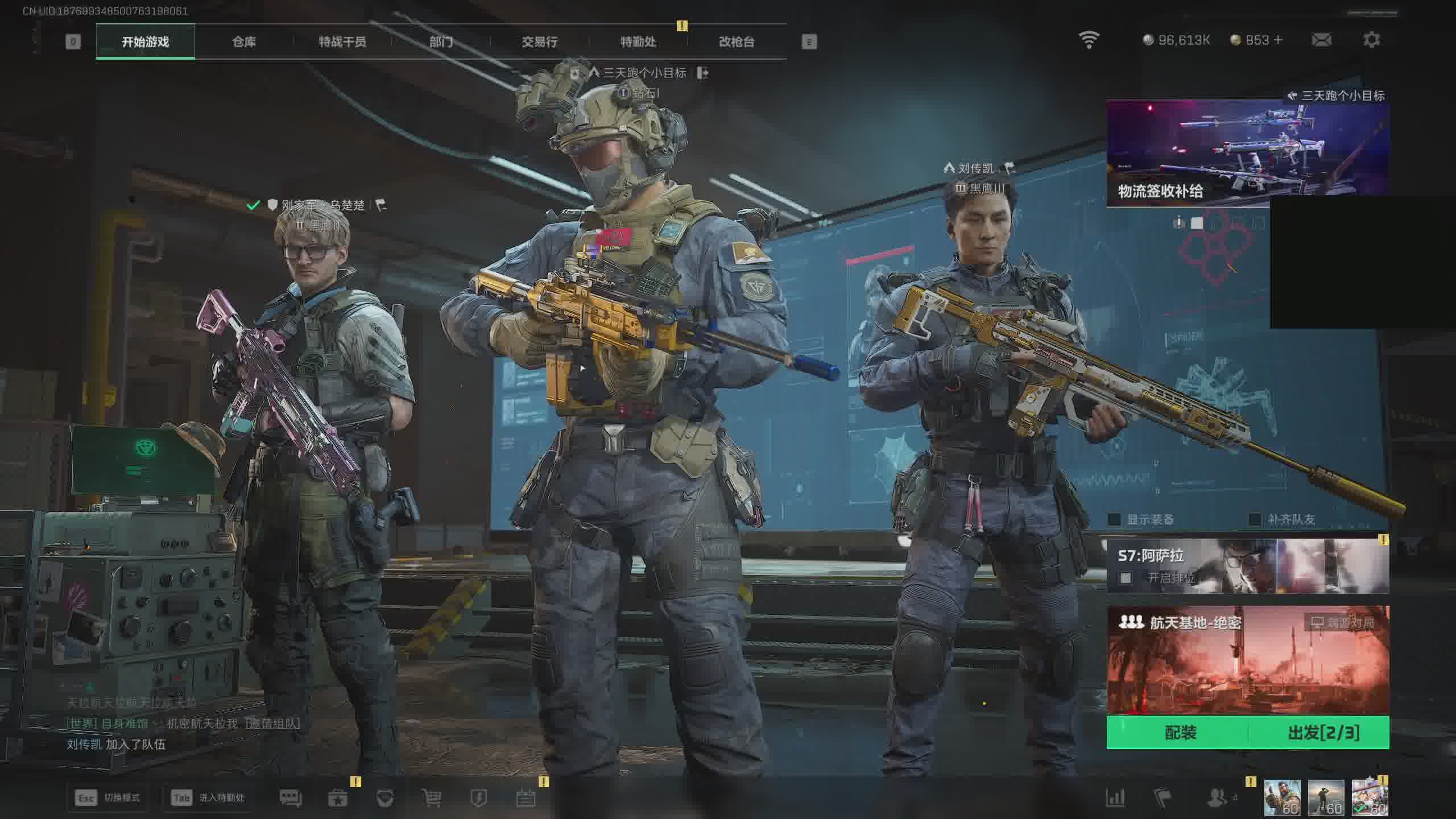The height and width of the screenshot is (819, 1456).
Task: Open the 特勤处 tab in top bar
Action: point(638,42)
